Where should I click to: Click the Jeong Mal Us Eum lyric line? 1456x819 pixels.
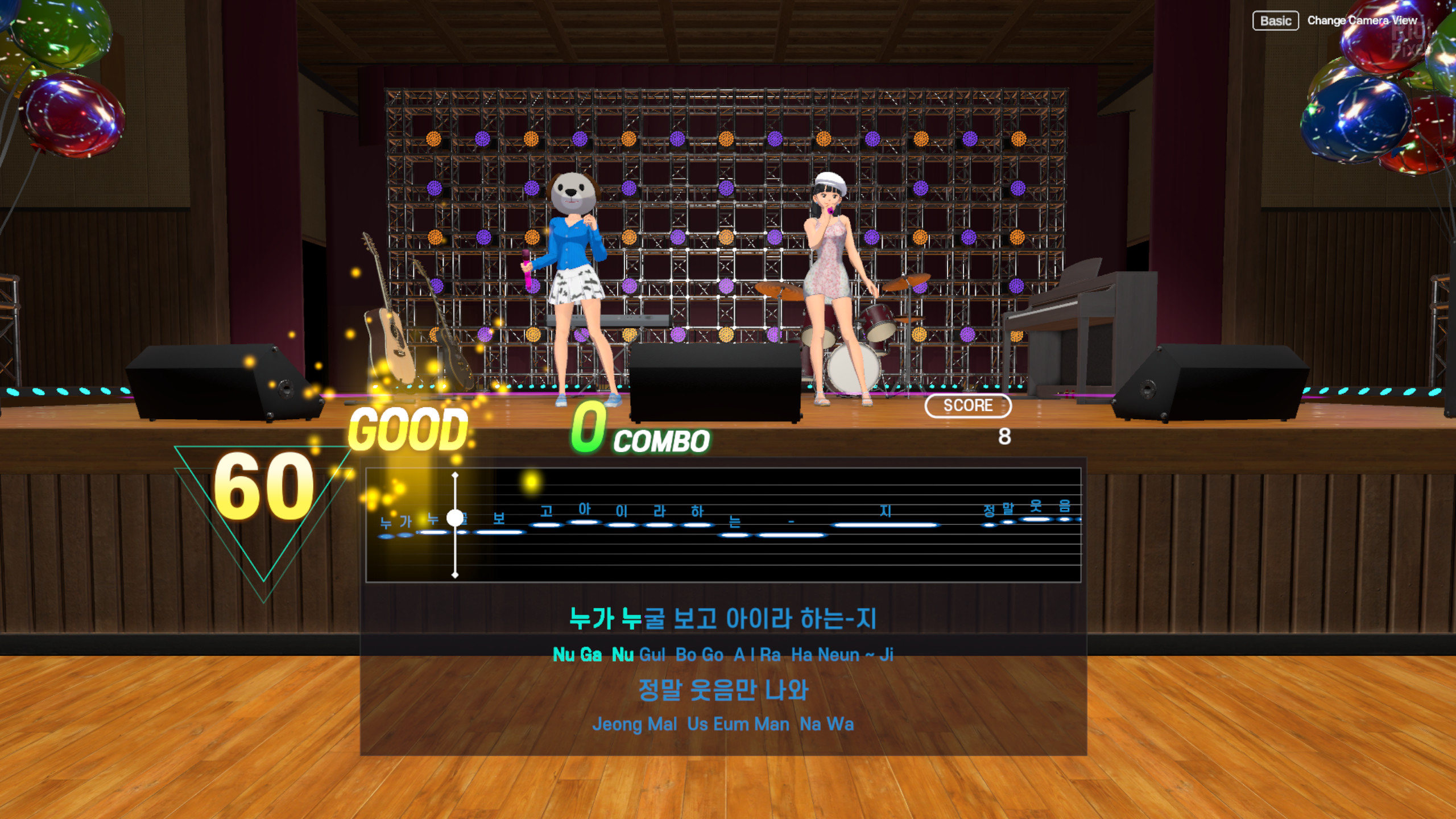pyautogui.click(x=725, y=723)
